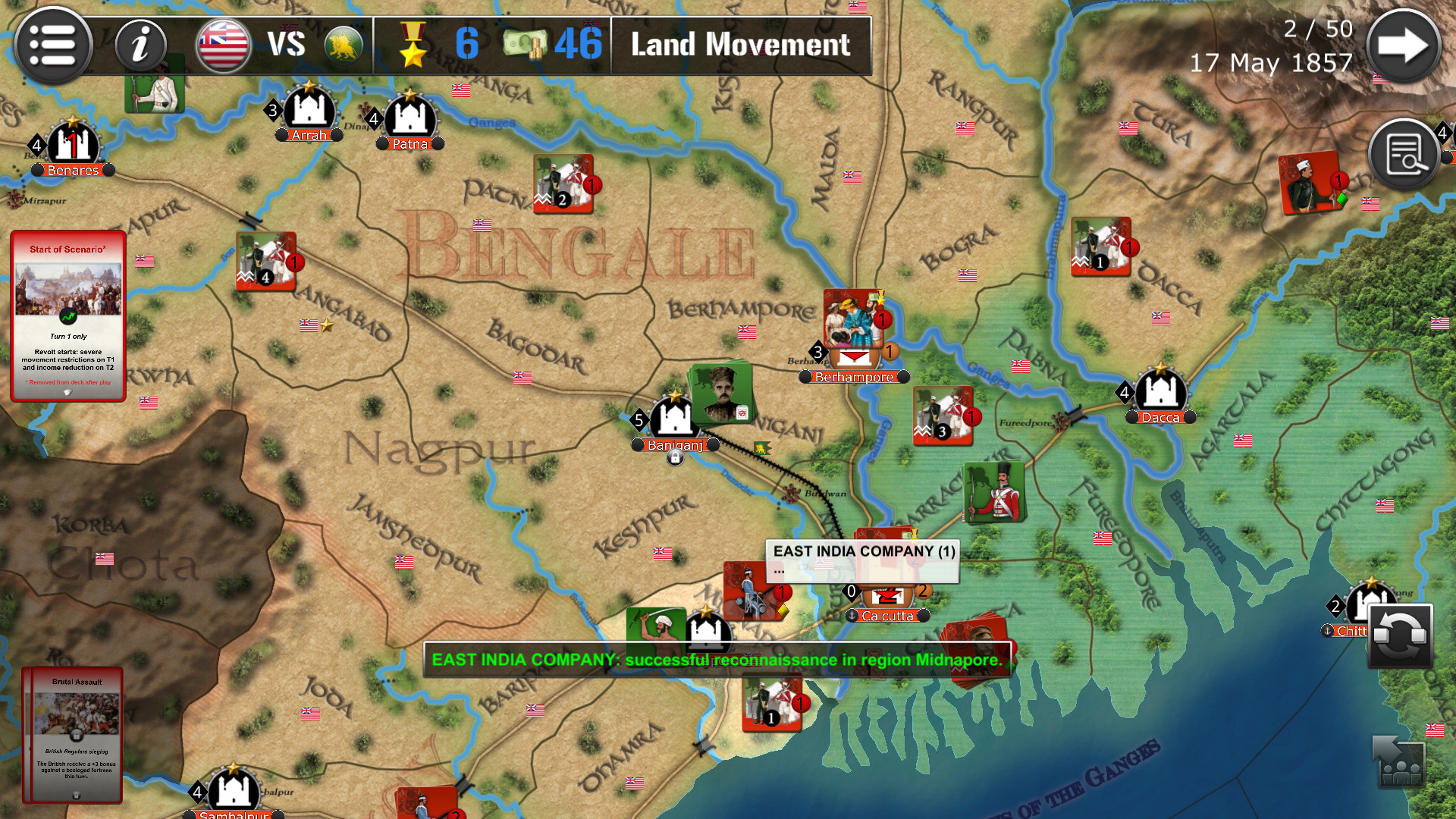Select the detach units icon near Chittagong
This screenshot has width=1456, height=819.
point(1398,764)
